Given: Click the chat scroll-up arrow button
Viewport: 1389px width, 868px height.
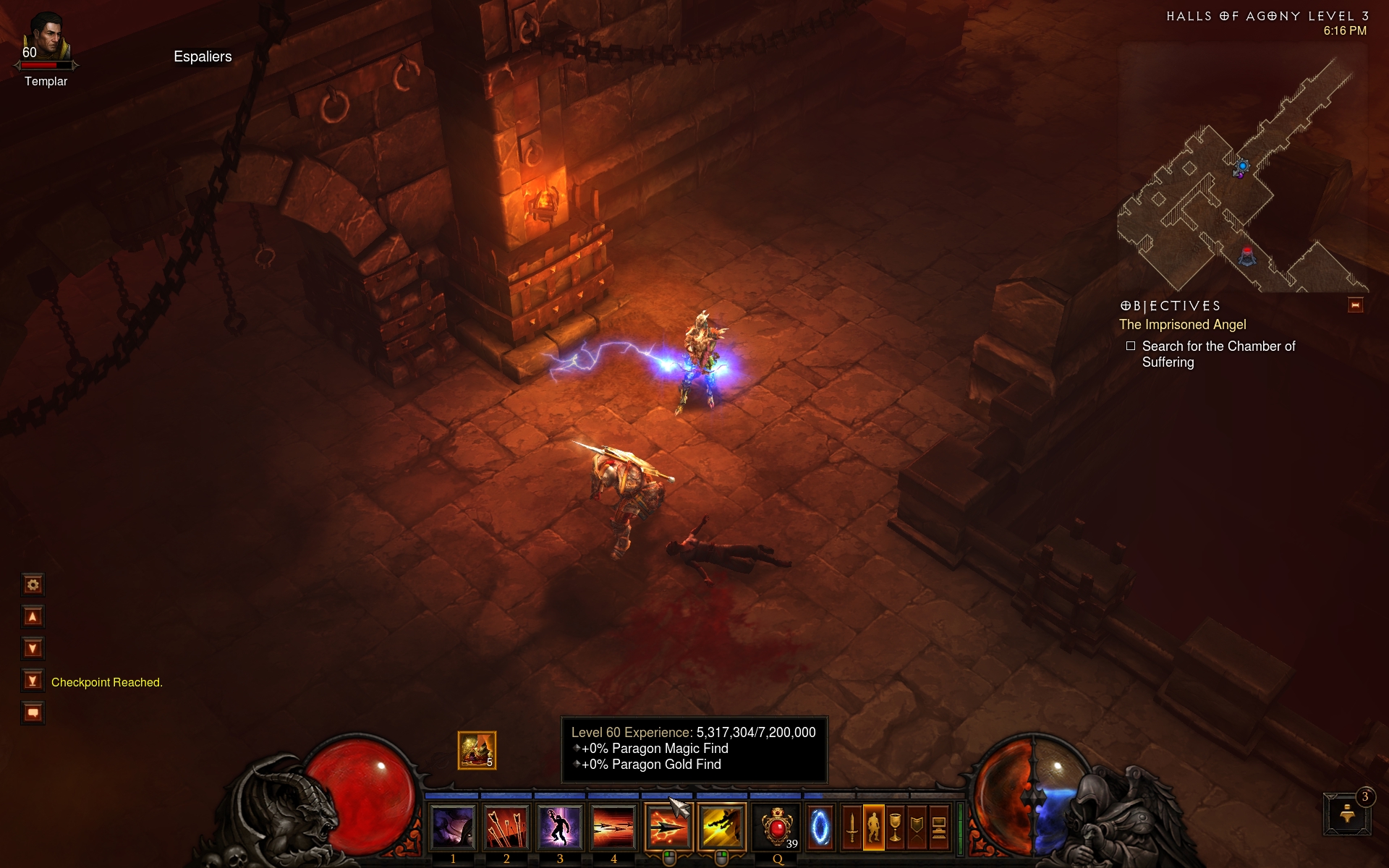Looking at the screenshot, I should pos(33,616).
